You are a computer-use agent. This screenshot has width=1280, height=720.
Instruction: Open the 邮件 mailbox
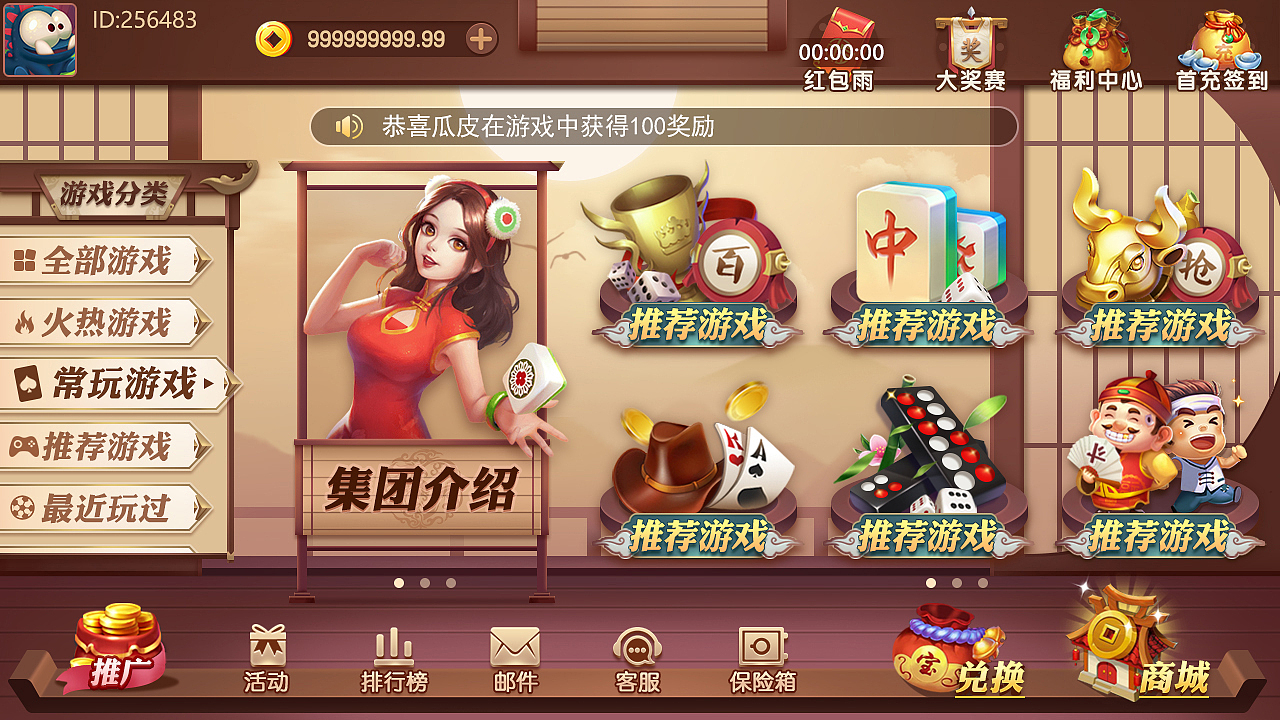pos(515,655)
